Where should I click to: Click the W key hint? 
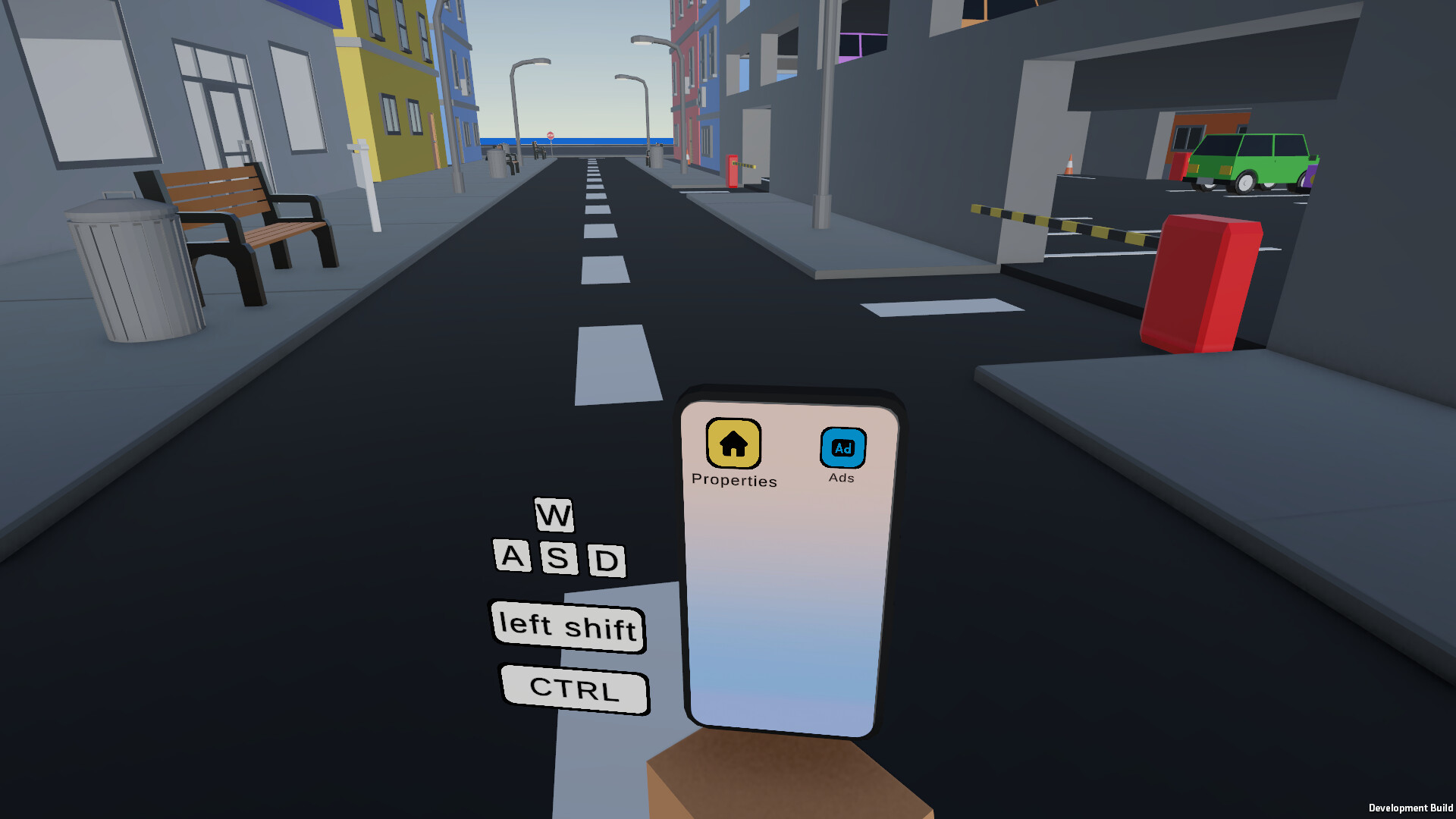coord(554,516)
